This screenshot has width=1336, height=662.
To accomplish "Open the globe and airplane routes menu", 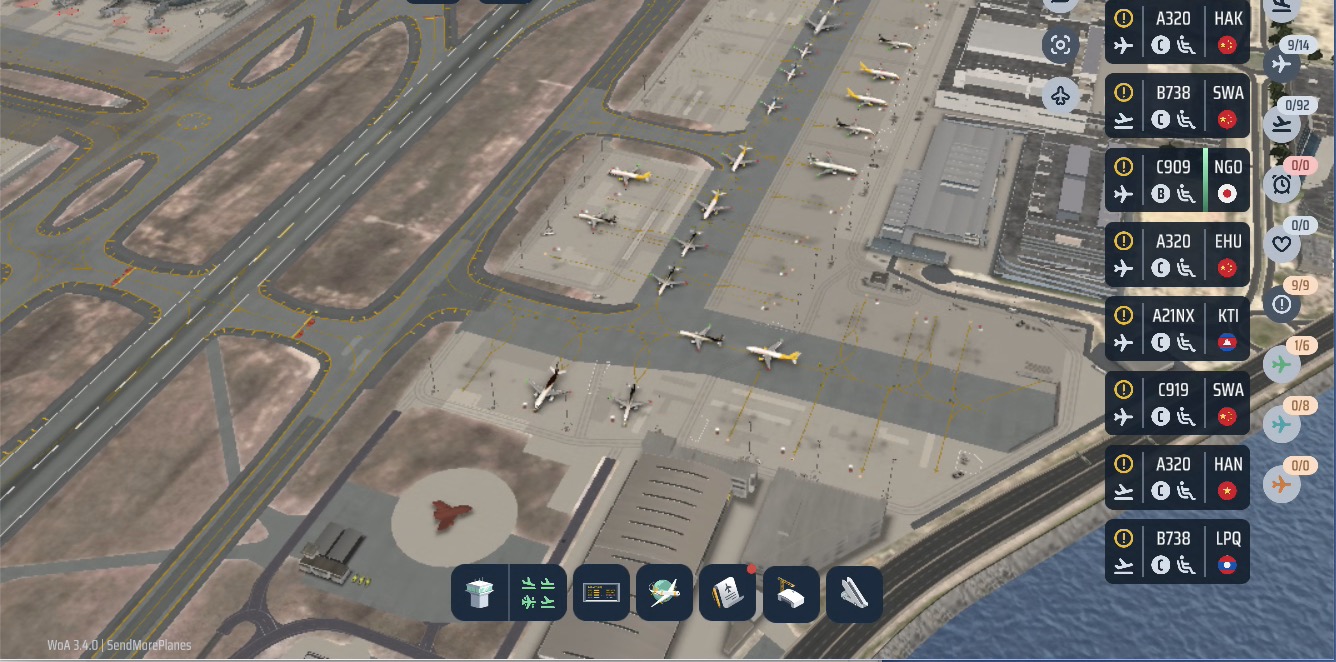I will click(x=664, y=593).
